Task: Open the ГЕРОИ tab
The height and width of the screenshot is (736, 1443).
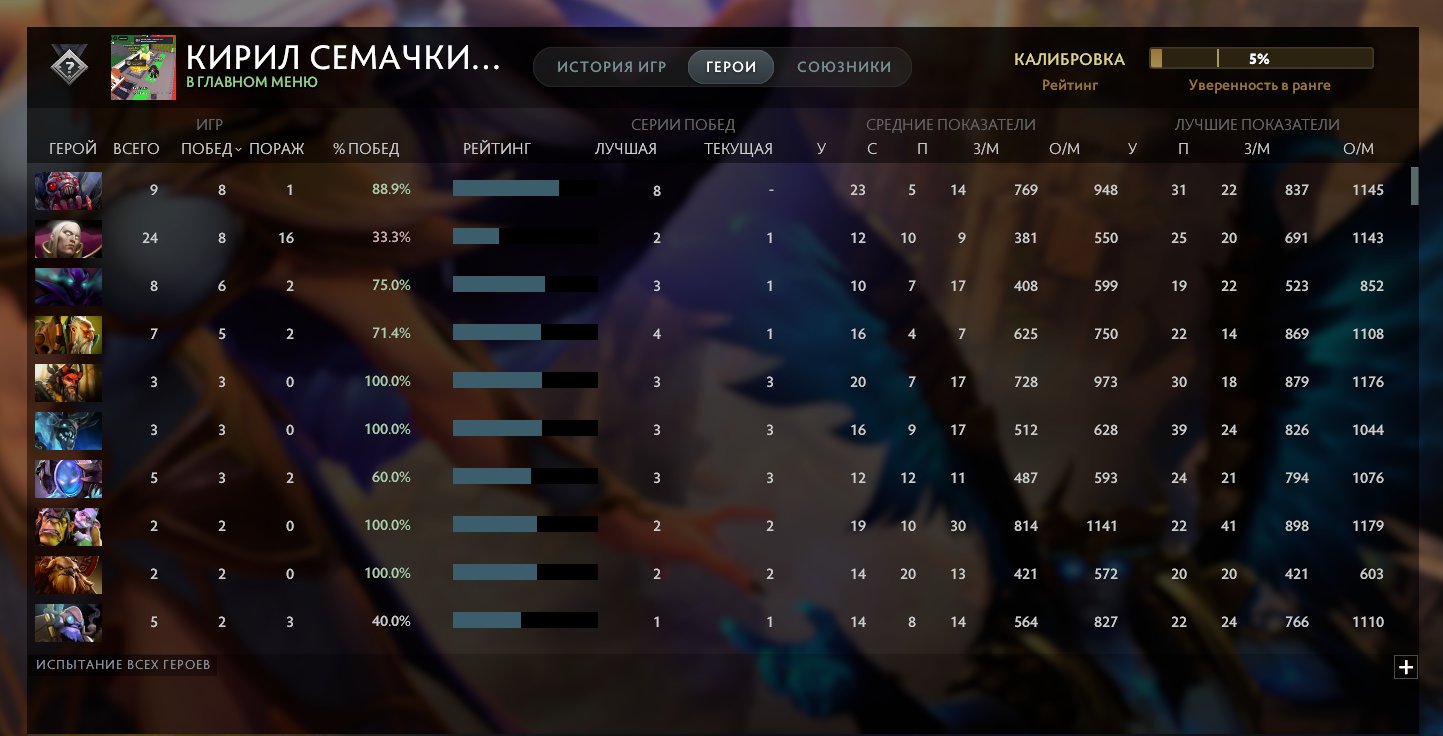Action: pos(731,67)
